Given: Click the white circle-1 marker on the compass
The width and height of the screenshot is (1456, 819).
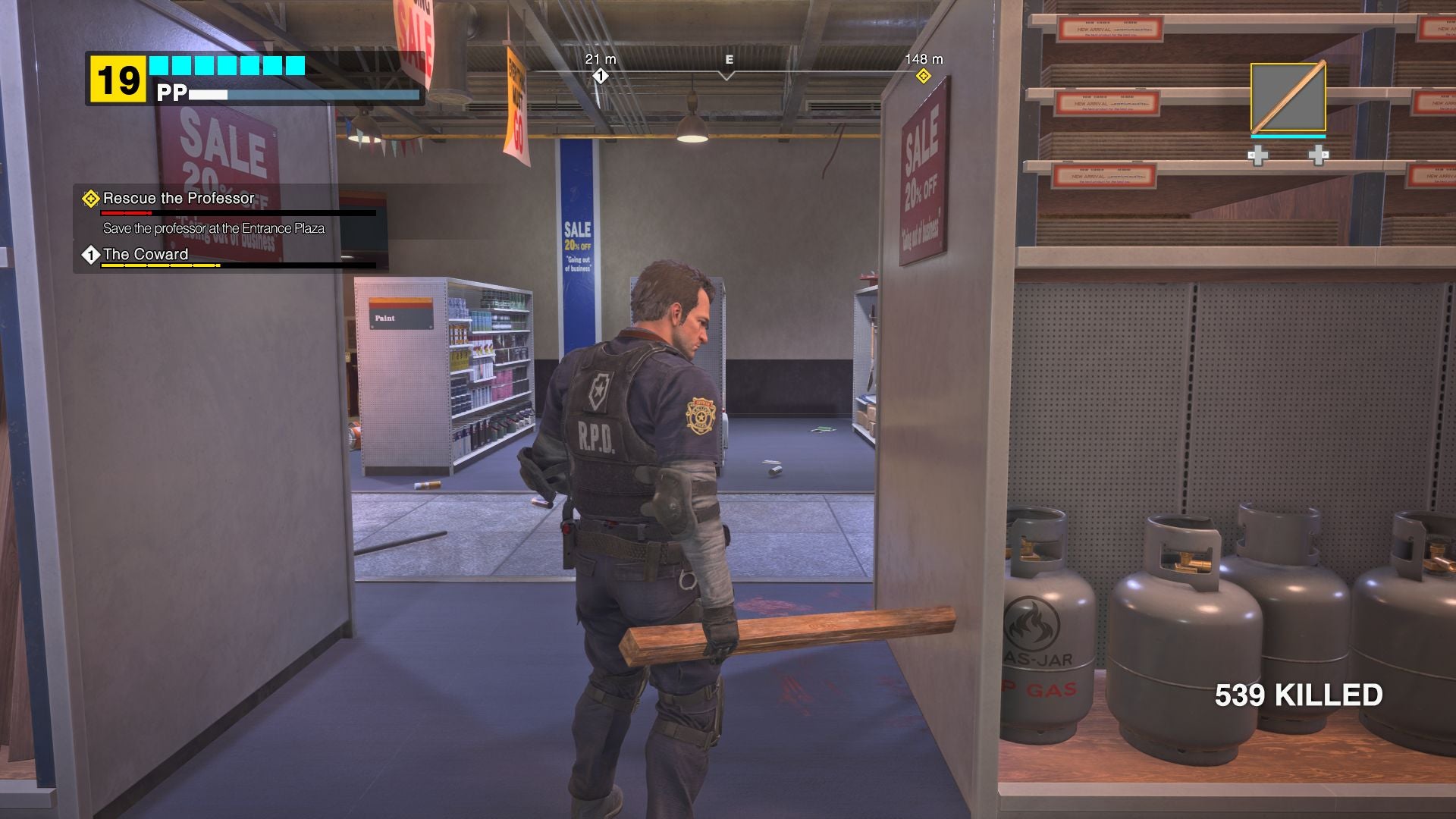Looking at the screenshot, I should [x=600, y=76].
